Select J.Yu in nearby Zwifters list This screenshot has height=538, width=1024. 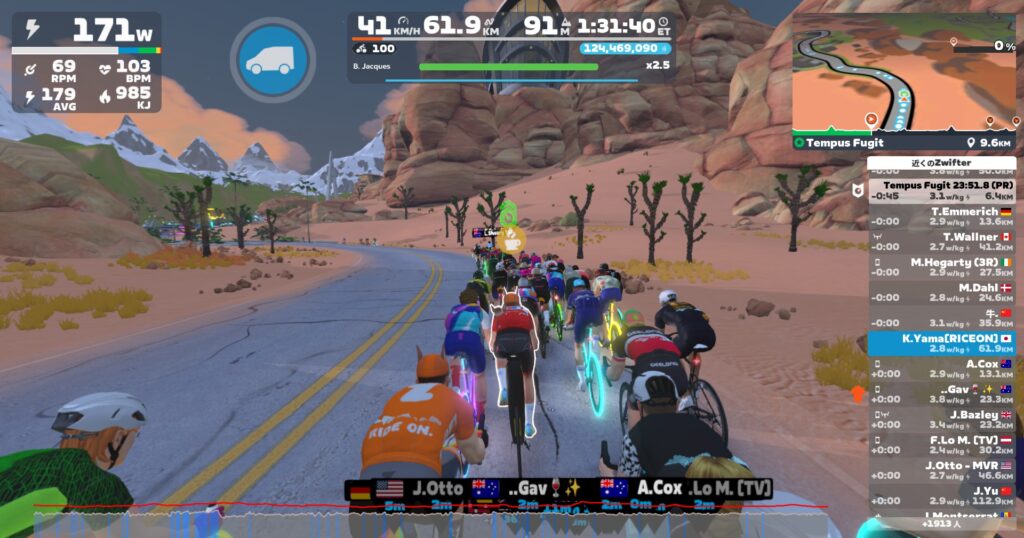point(941,496)
